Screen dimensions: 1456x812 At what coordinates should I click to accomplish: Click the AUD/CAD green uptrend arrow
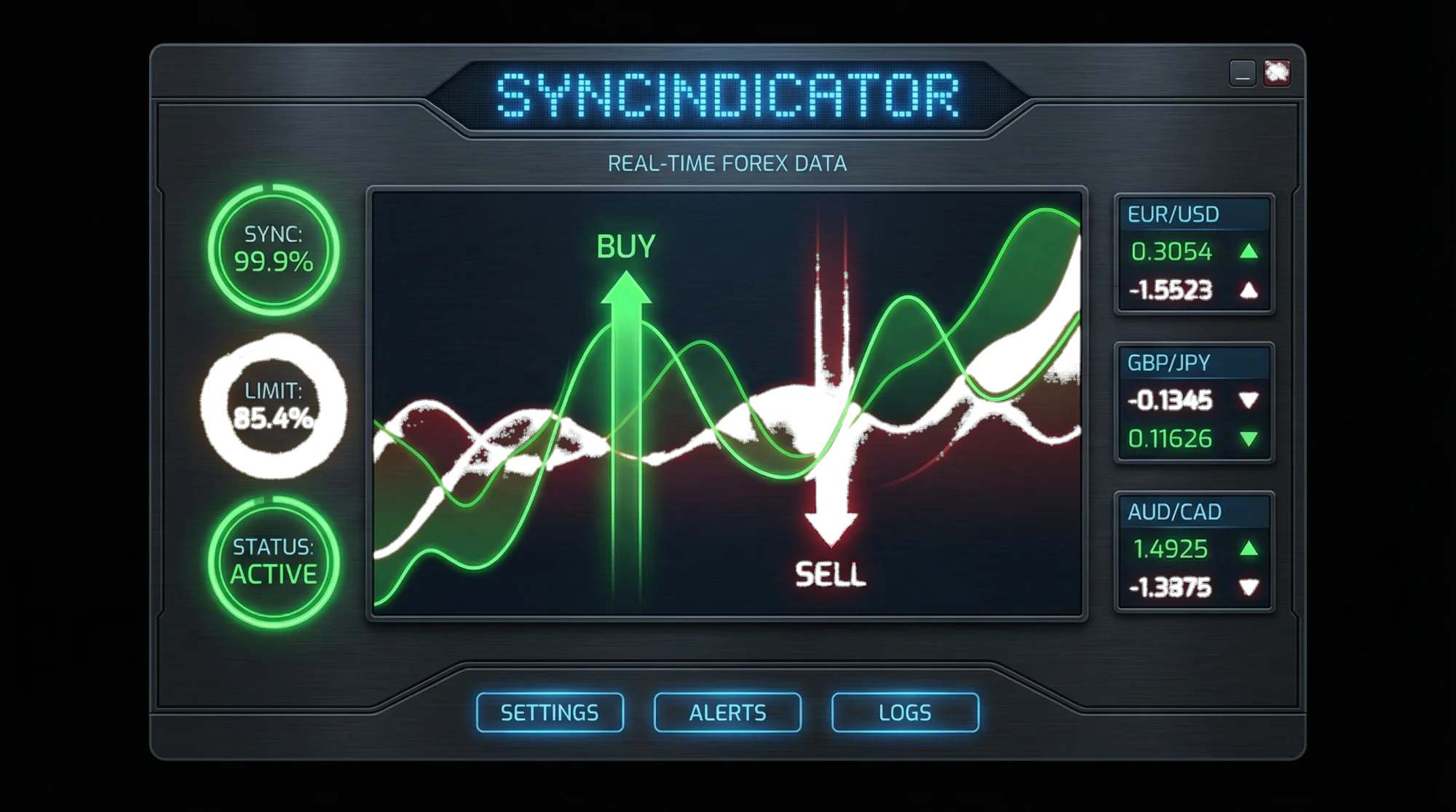[1250, 550]
